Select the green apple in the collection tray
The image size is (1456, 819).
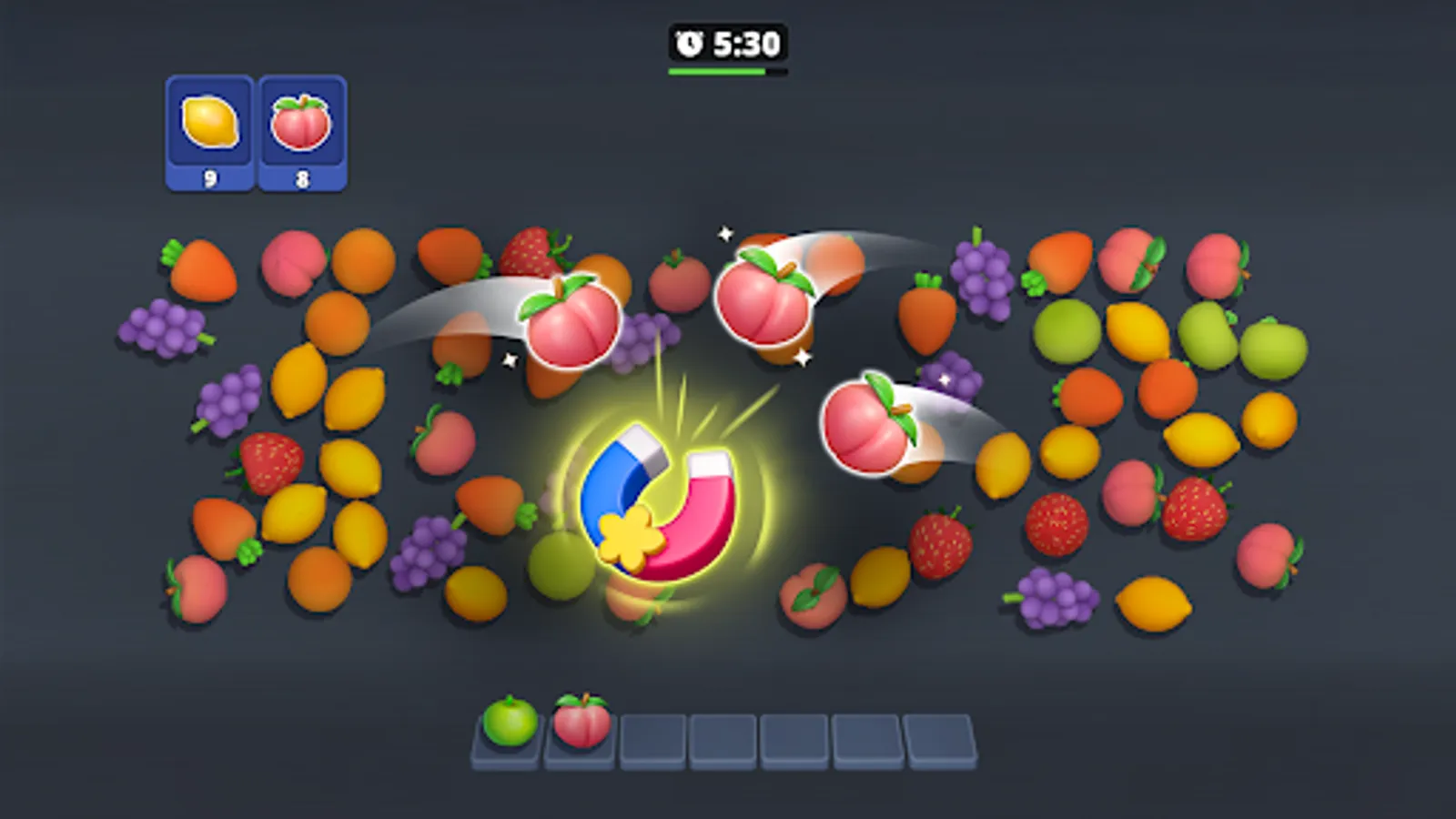[507, 723]
